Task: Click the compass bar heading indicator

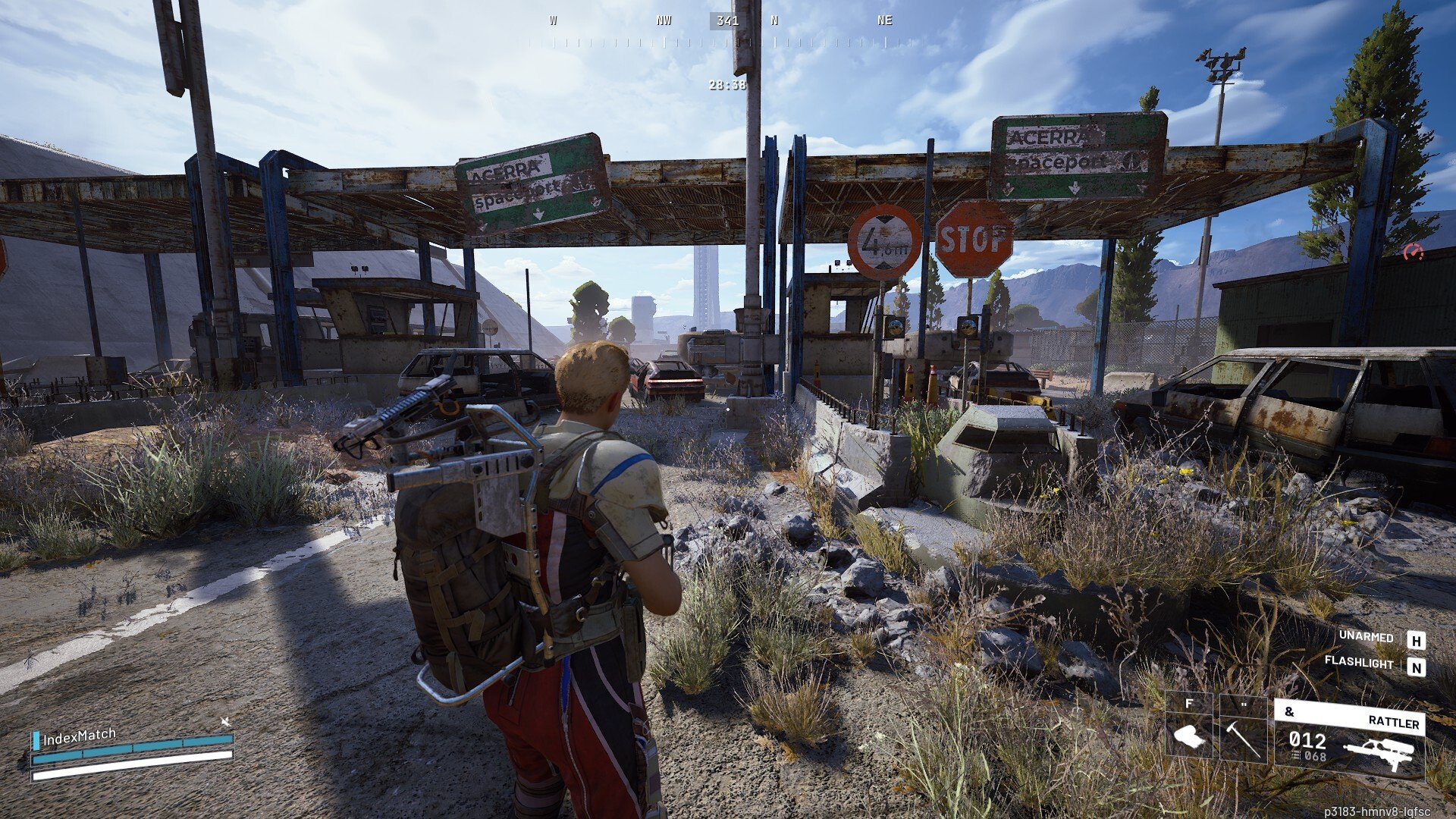Action: tap(726, 21)
